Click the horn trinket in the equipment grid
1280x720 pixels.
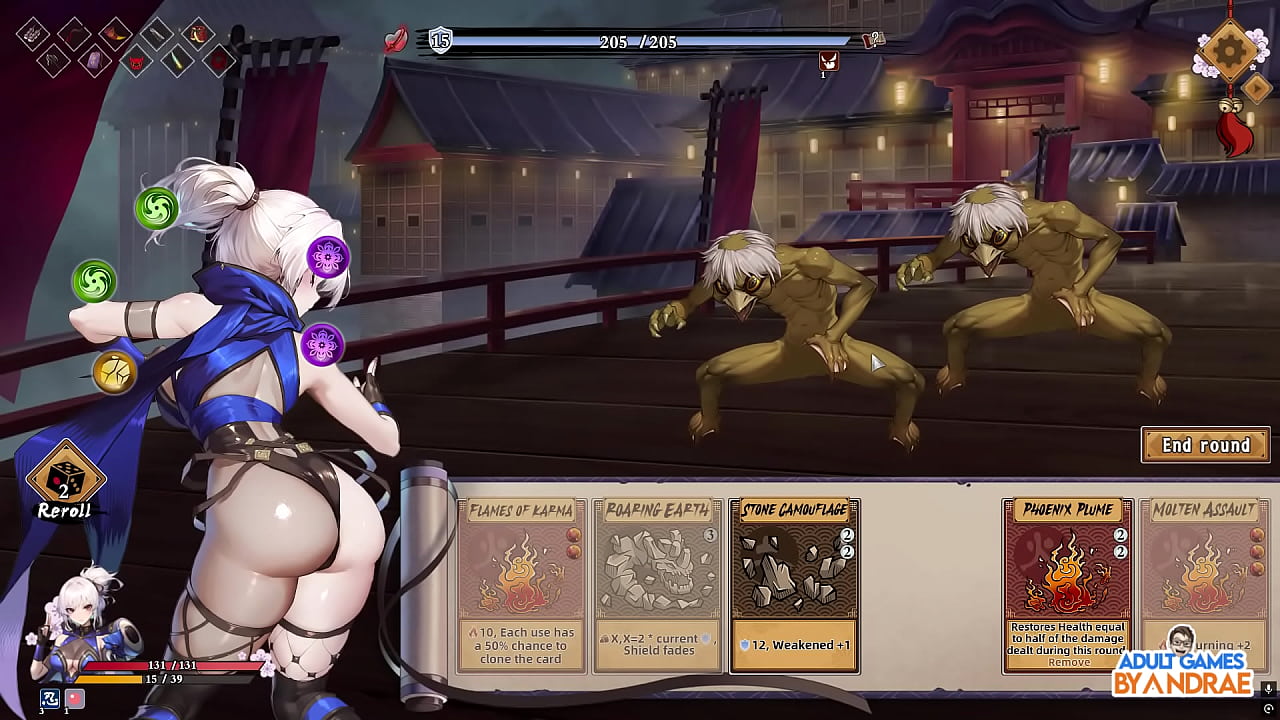coord(115,35)
